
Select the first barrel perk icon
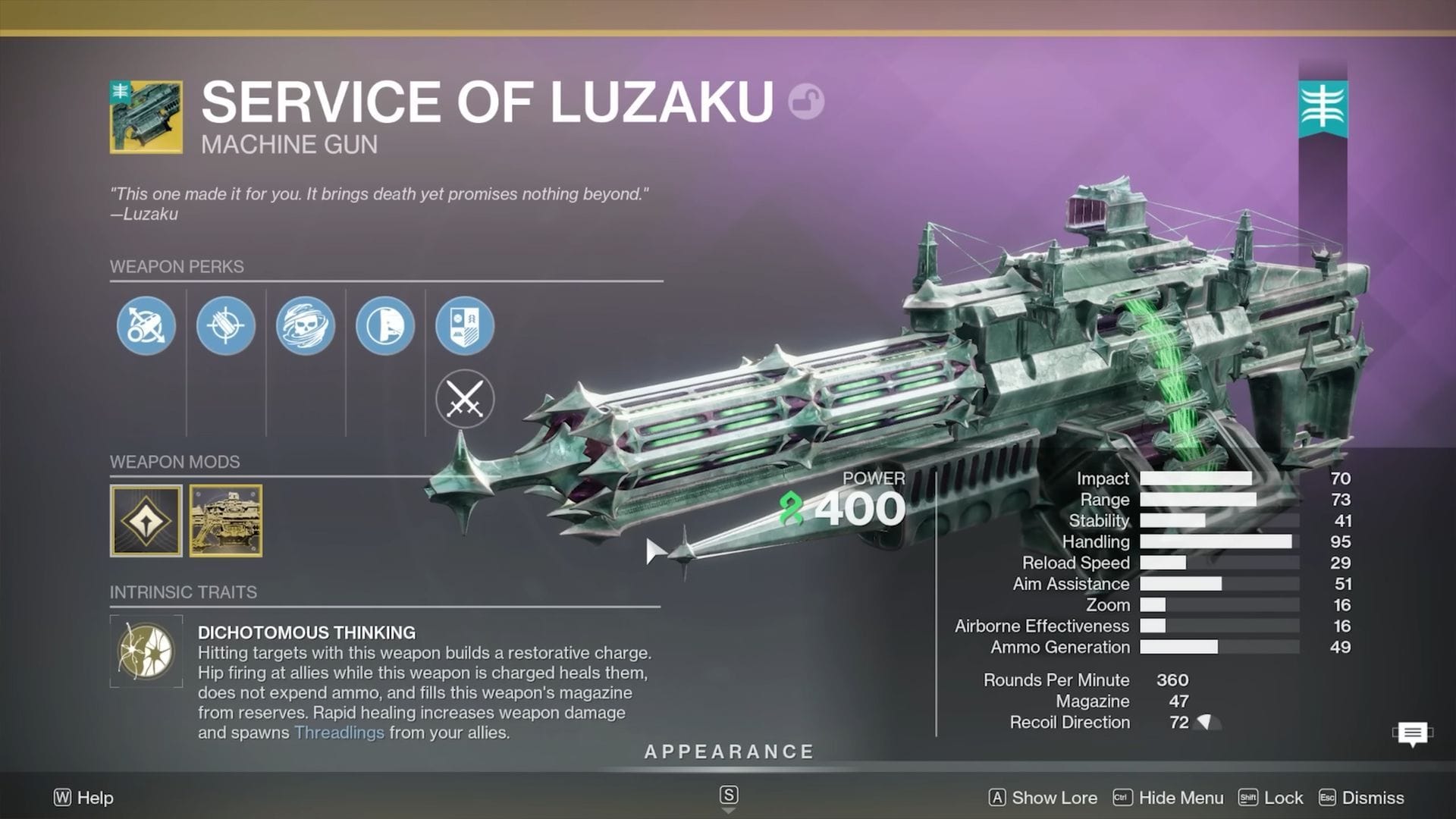(x=146, y=326)
